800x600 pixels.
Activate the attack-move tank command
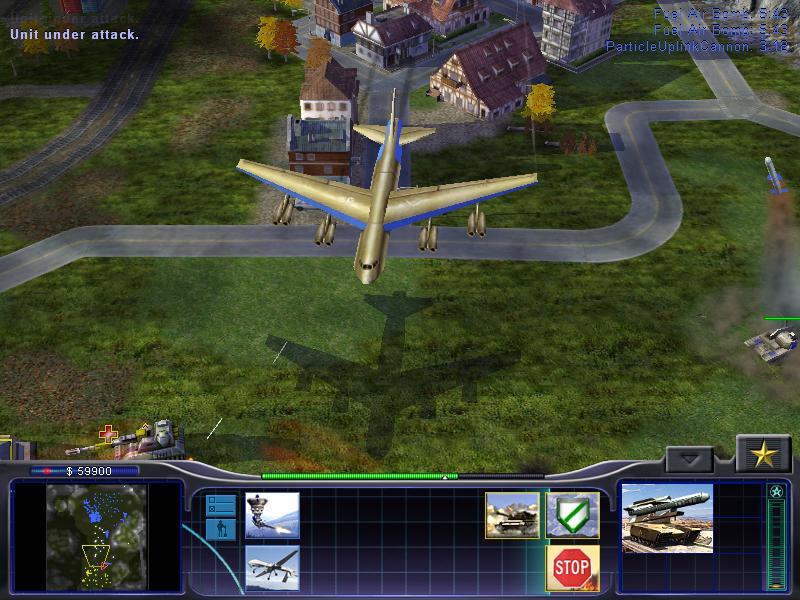click(x=512, y=515)
